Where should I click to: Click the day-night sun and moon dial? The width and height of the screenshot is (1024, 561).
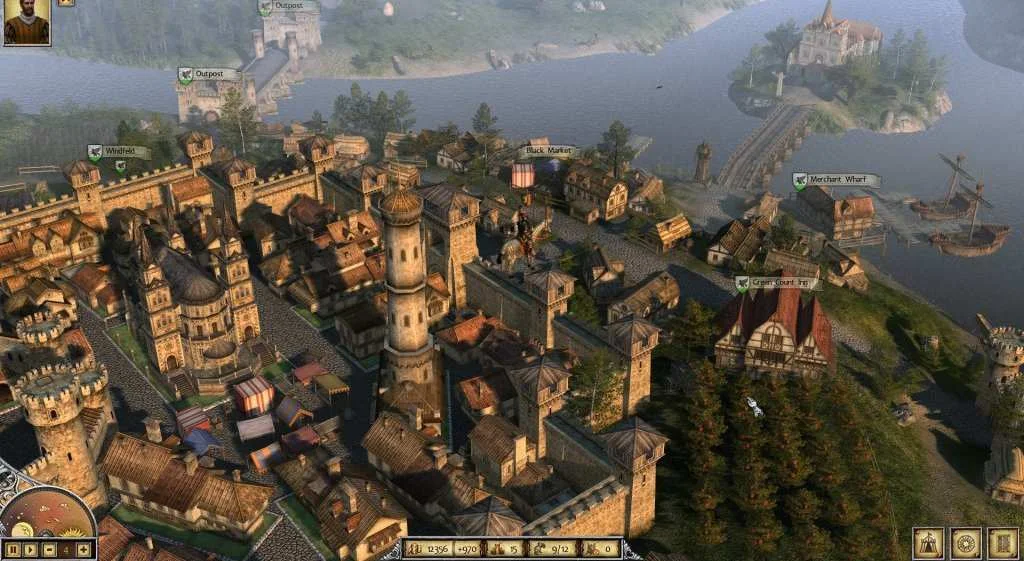click(47, 518)
